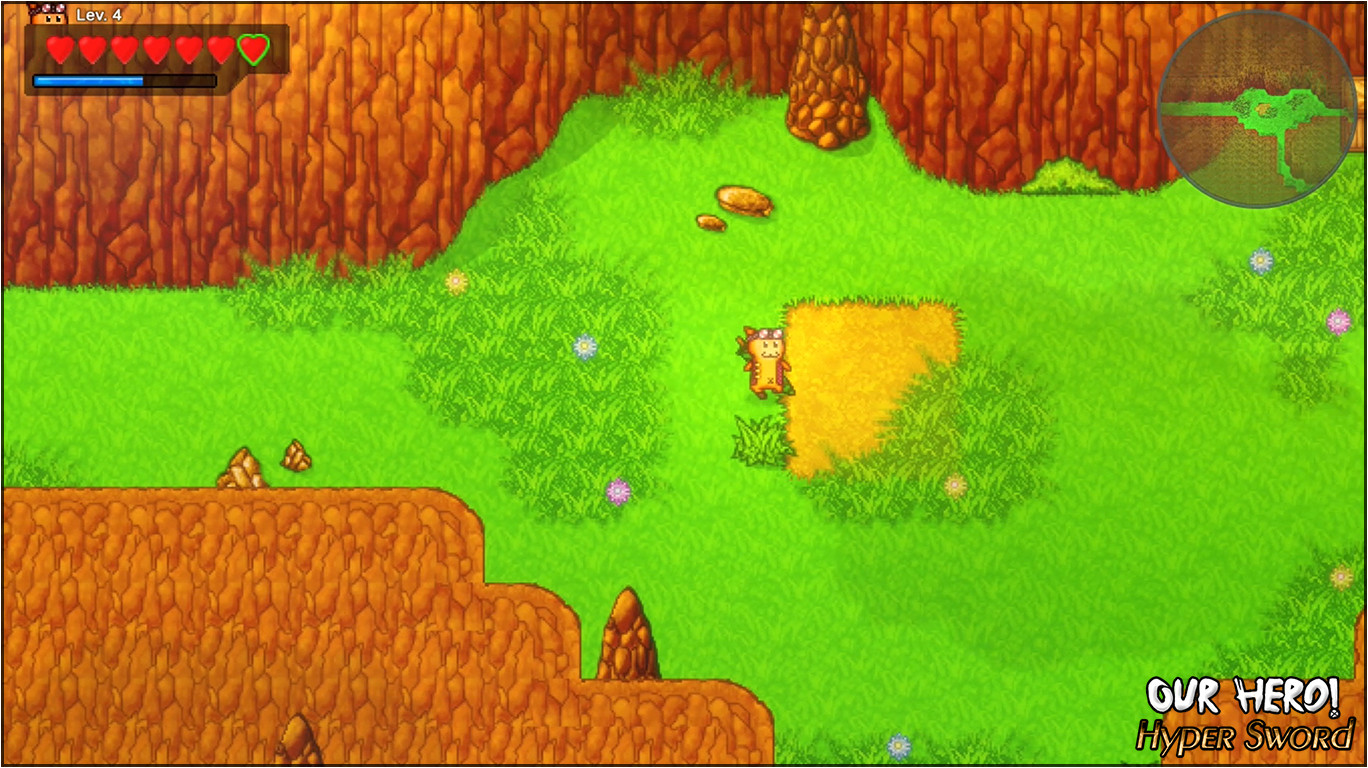The image size is (1368, 768).
Task: Click the middle heart of the health row
Action: coord(155,46)
